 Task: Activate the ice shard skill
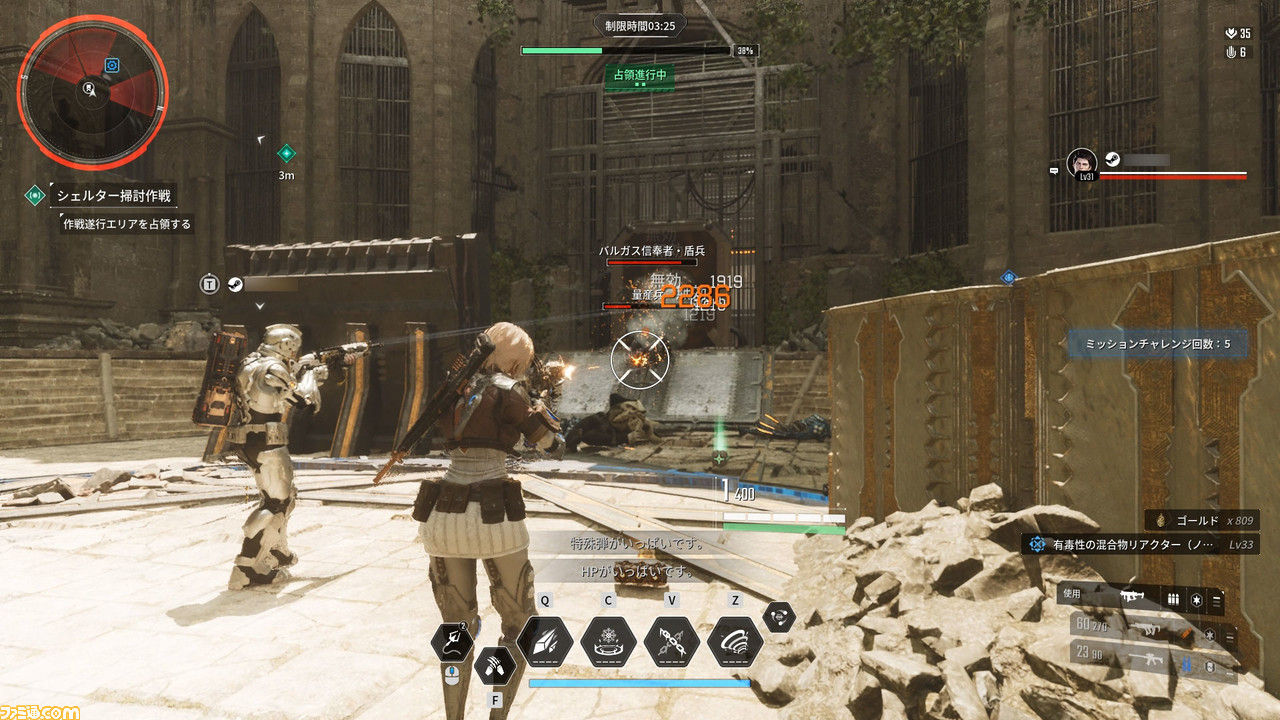[545, 641]
